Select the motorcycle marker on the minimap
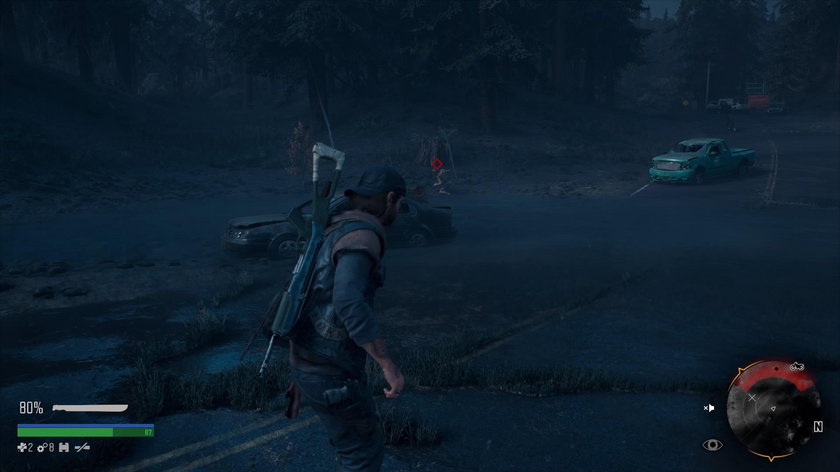This screenshot has height=472, width=840. [x=797, y=368]
